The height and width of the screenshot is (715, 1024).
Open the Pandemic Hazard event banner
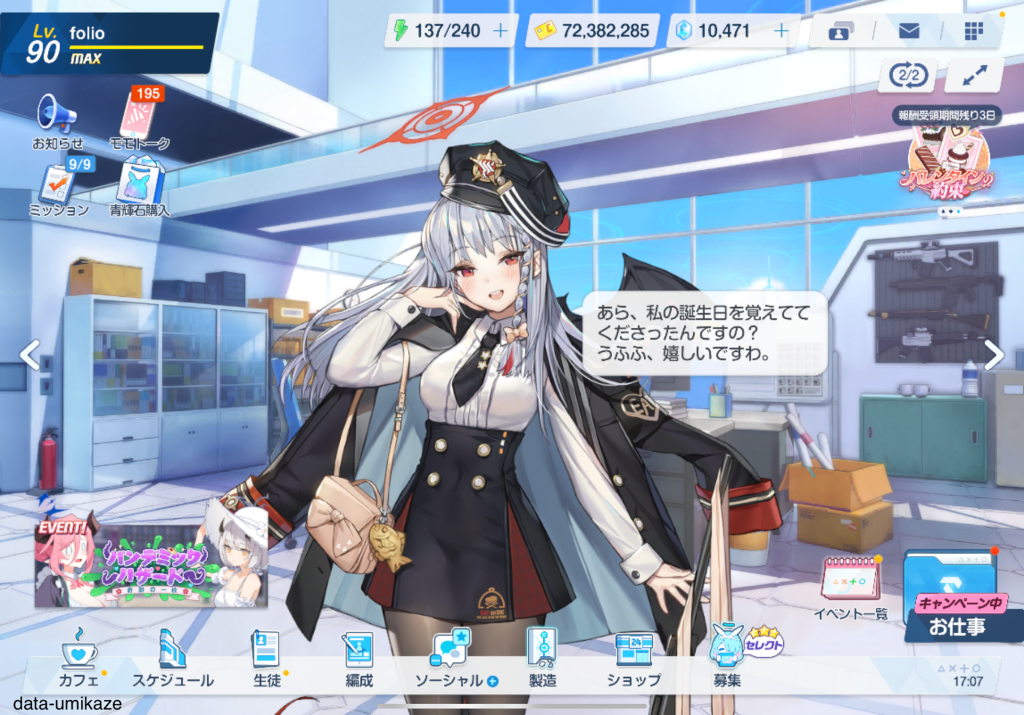point(152,557)
